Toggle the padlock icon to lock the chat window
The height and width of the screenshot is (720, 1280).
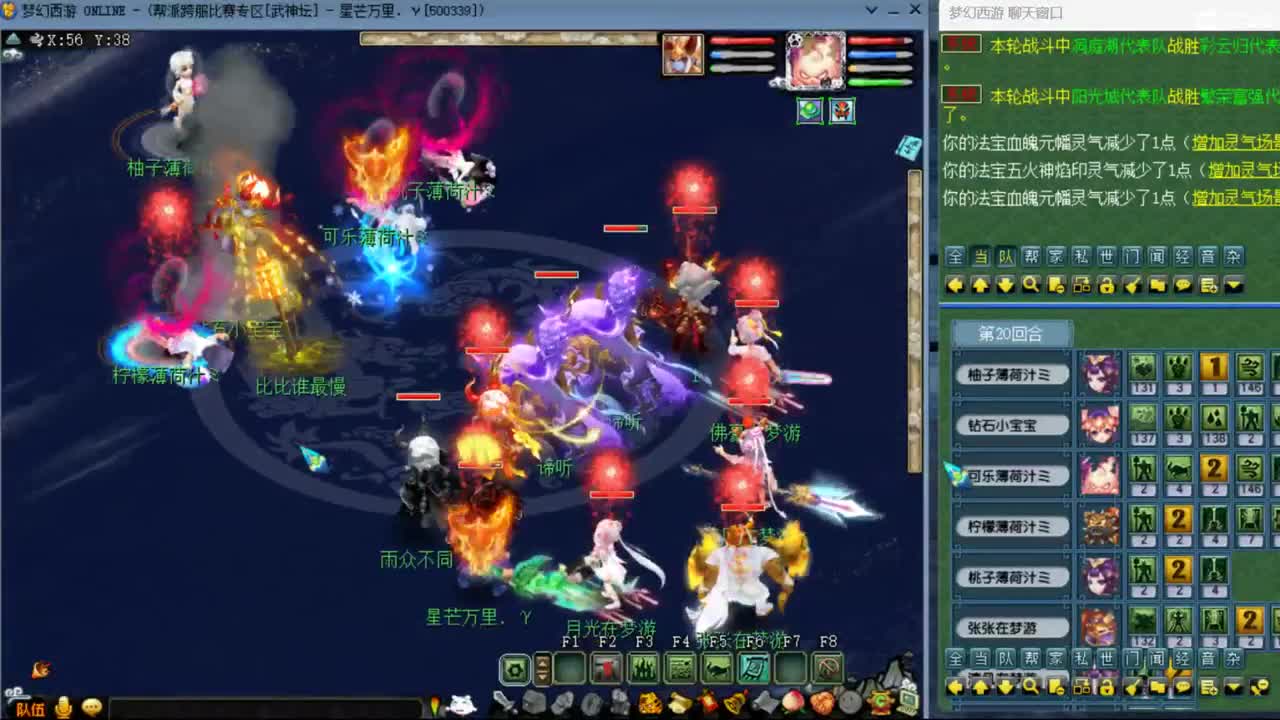tap(1107, 286)
